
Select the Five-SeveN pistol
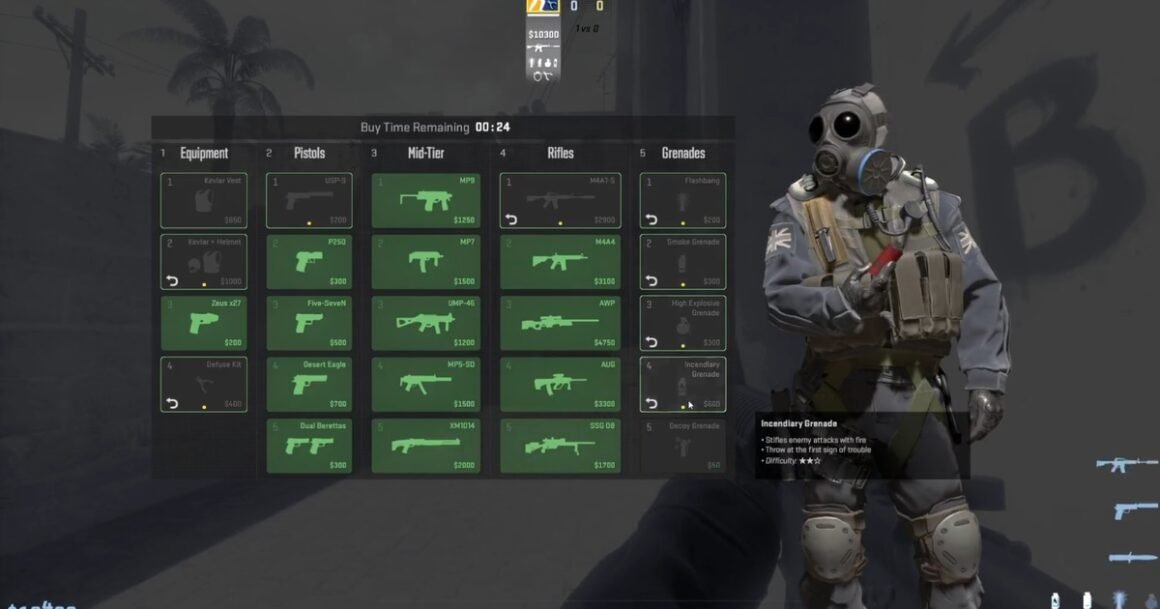[309, 323]
